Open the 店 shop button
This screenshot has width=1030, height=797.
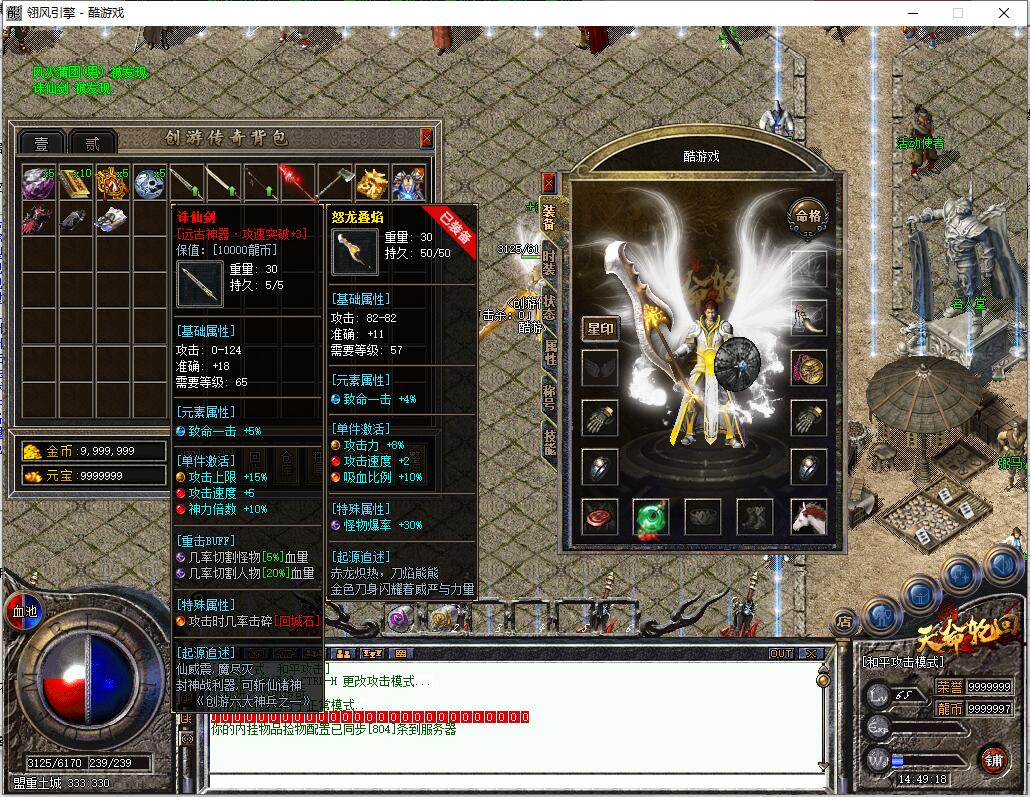[846, 621]
